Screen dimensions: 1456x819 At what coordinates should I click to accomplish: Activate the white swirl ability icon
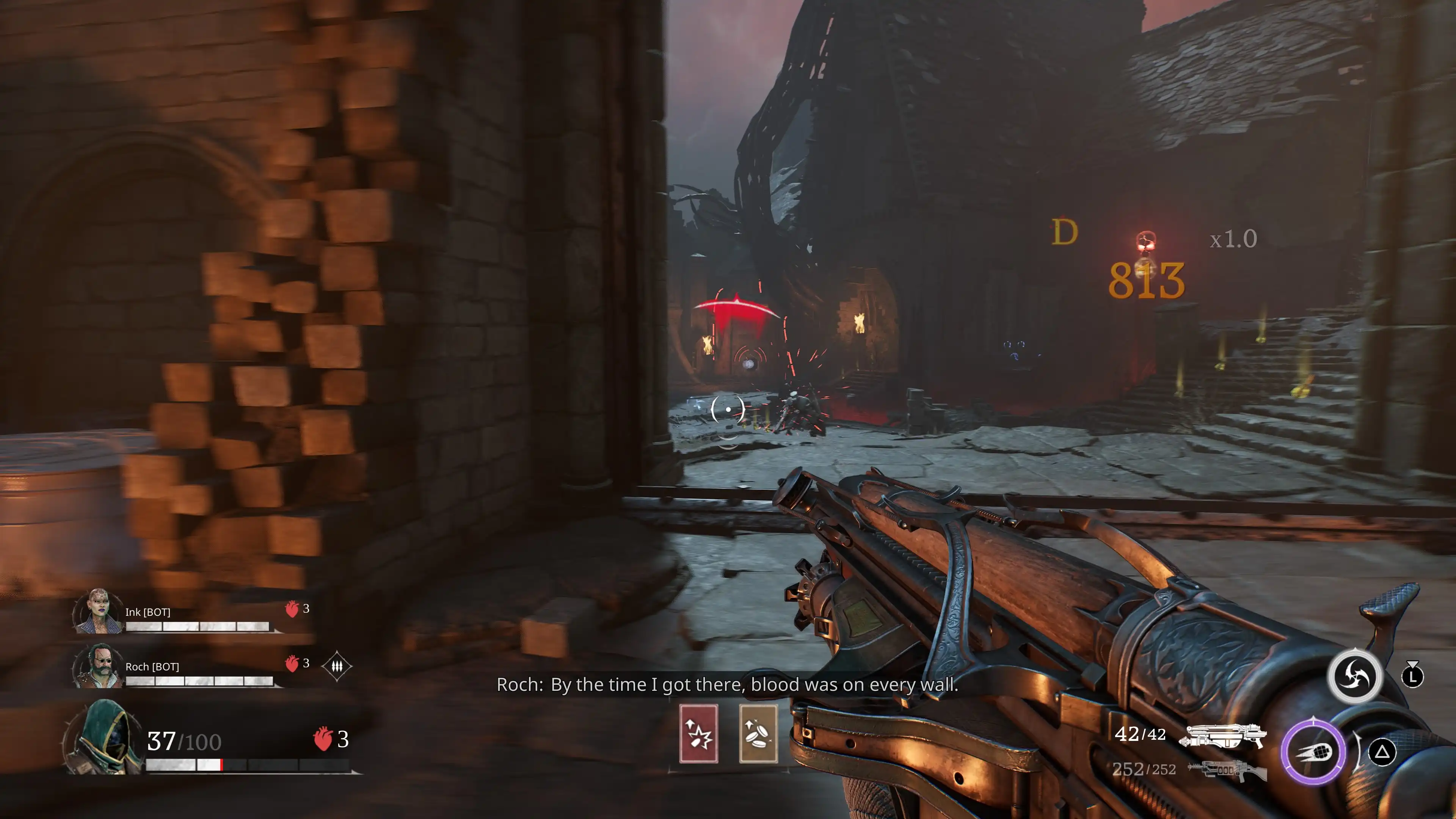pyautogui.click(x=1355, y=676)
